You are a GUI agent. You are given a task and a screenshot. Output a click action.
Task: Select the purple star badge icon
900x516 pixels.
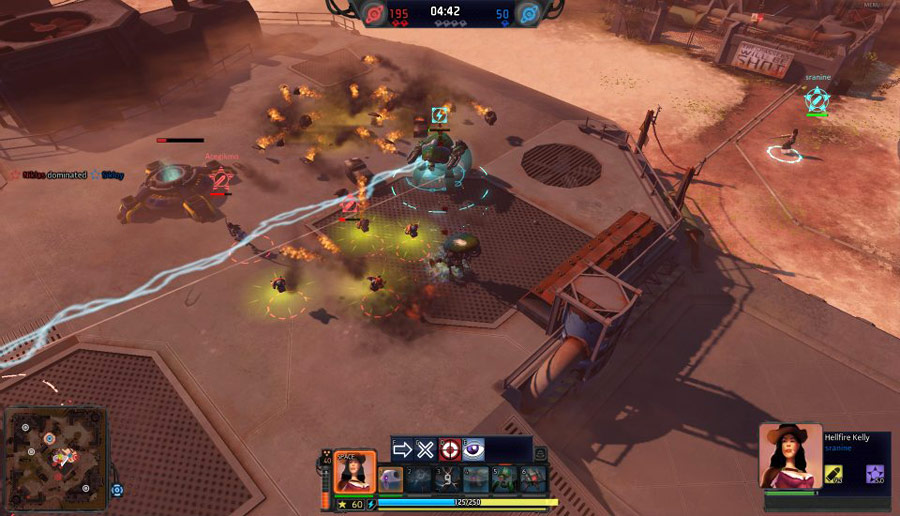[874, 473]
